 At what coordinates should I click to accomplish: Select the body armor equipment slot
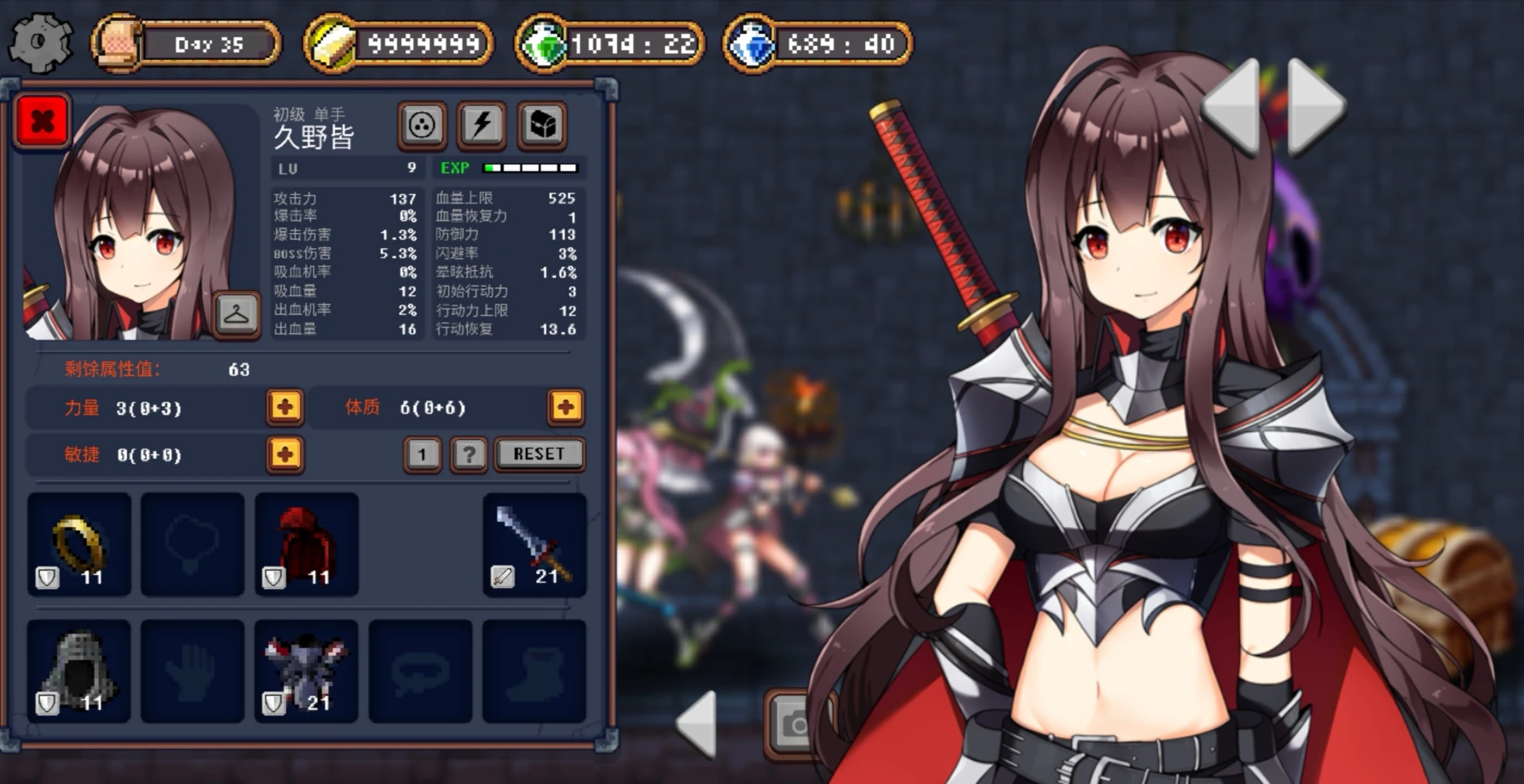[x=306, y=671]
